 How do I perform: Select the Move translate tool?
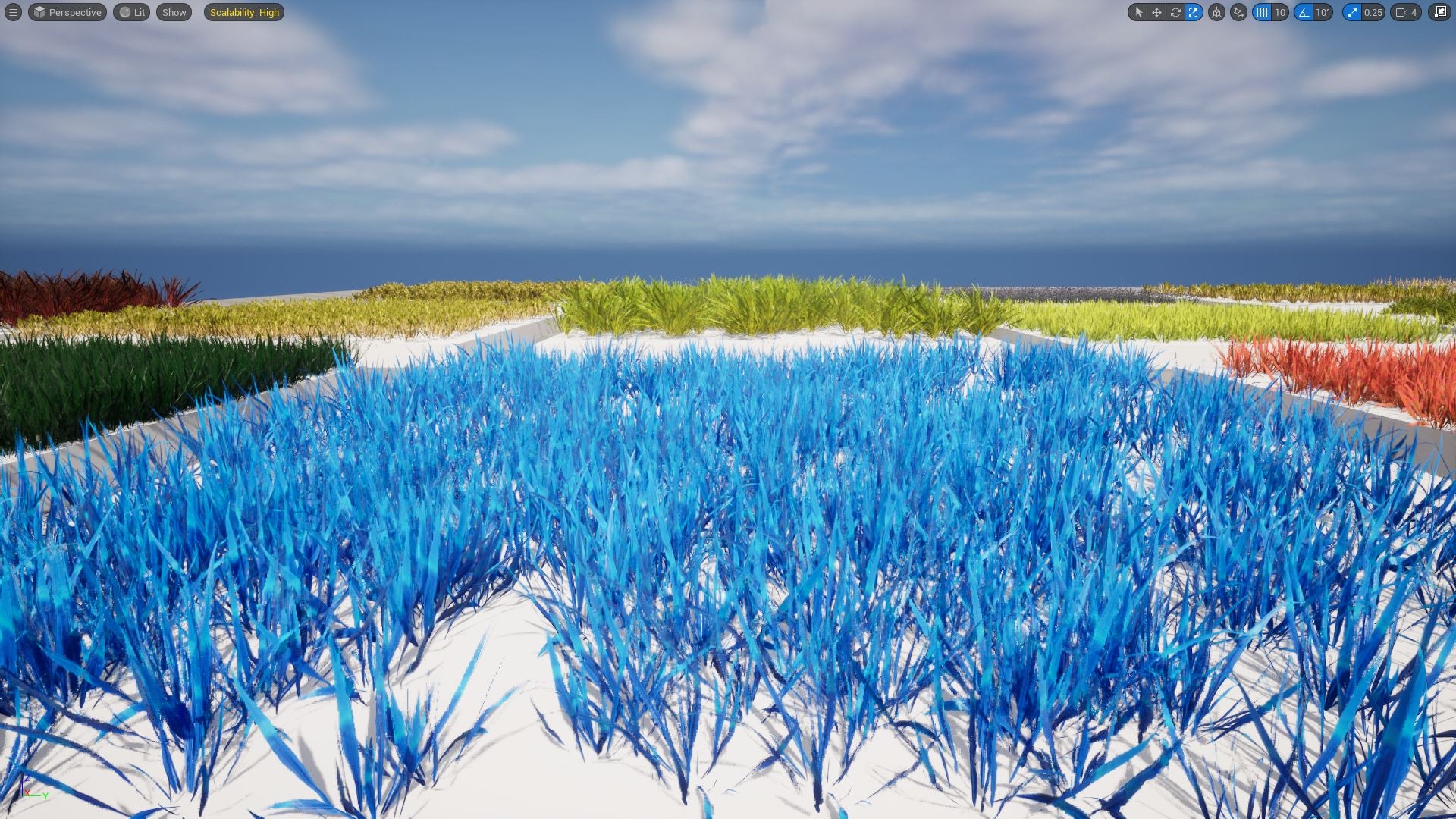coord(1156,12)
